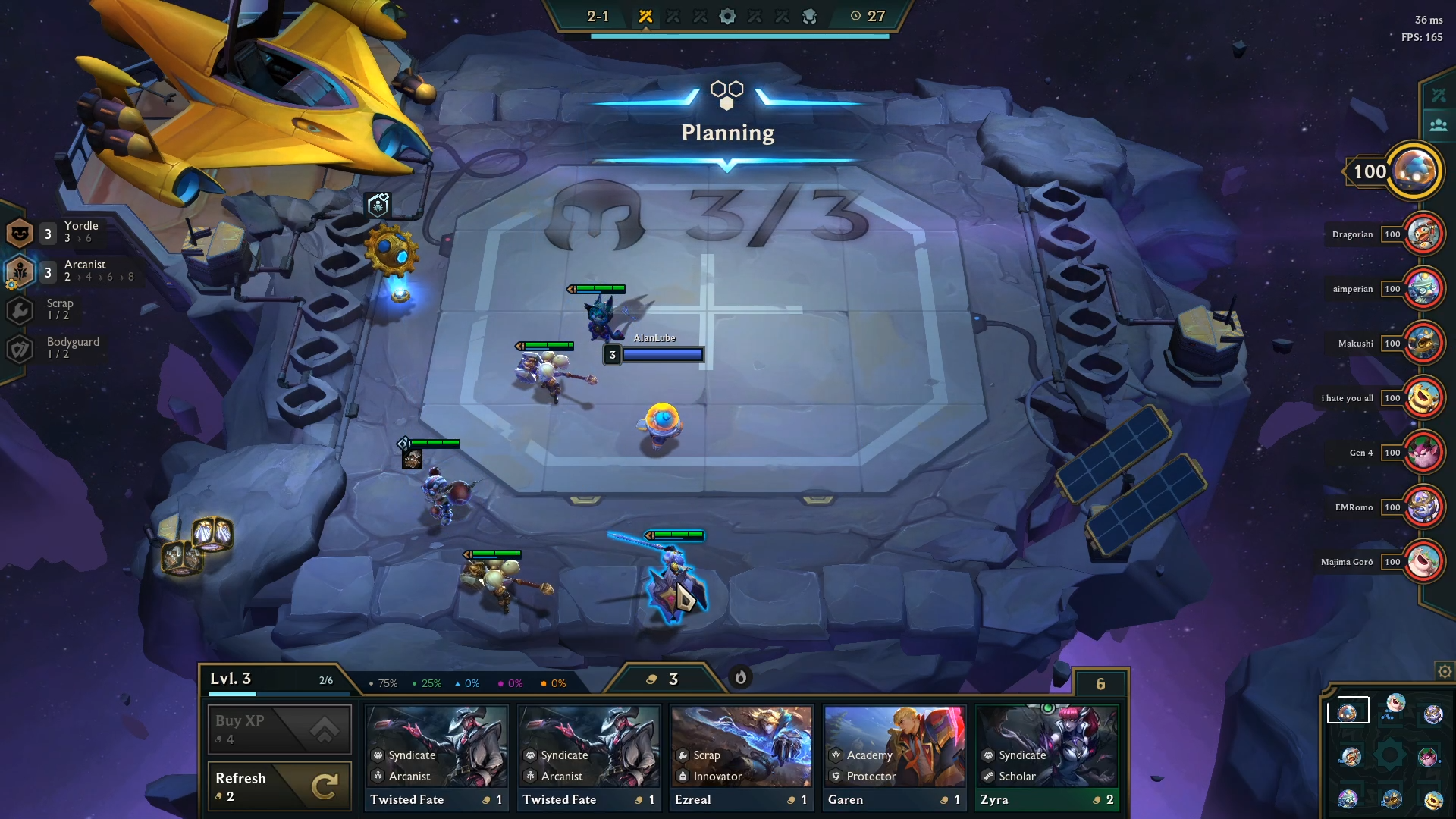The height and width of the screenshot is (819, 1456).
Task: Open the minimap settings gear
Action: coord(1445,672)
